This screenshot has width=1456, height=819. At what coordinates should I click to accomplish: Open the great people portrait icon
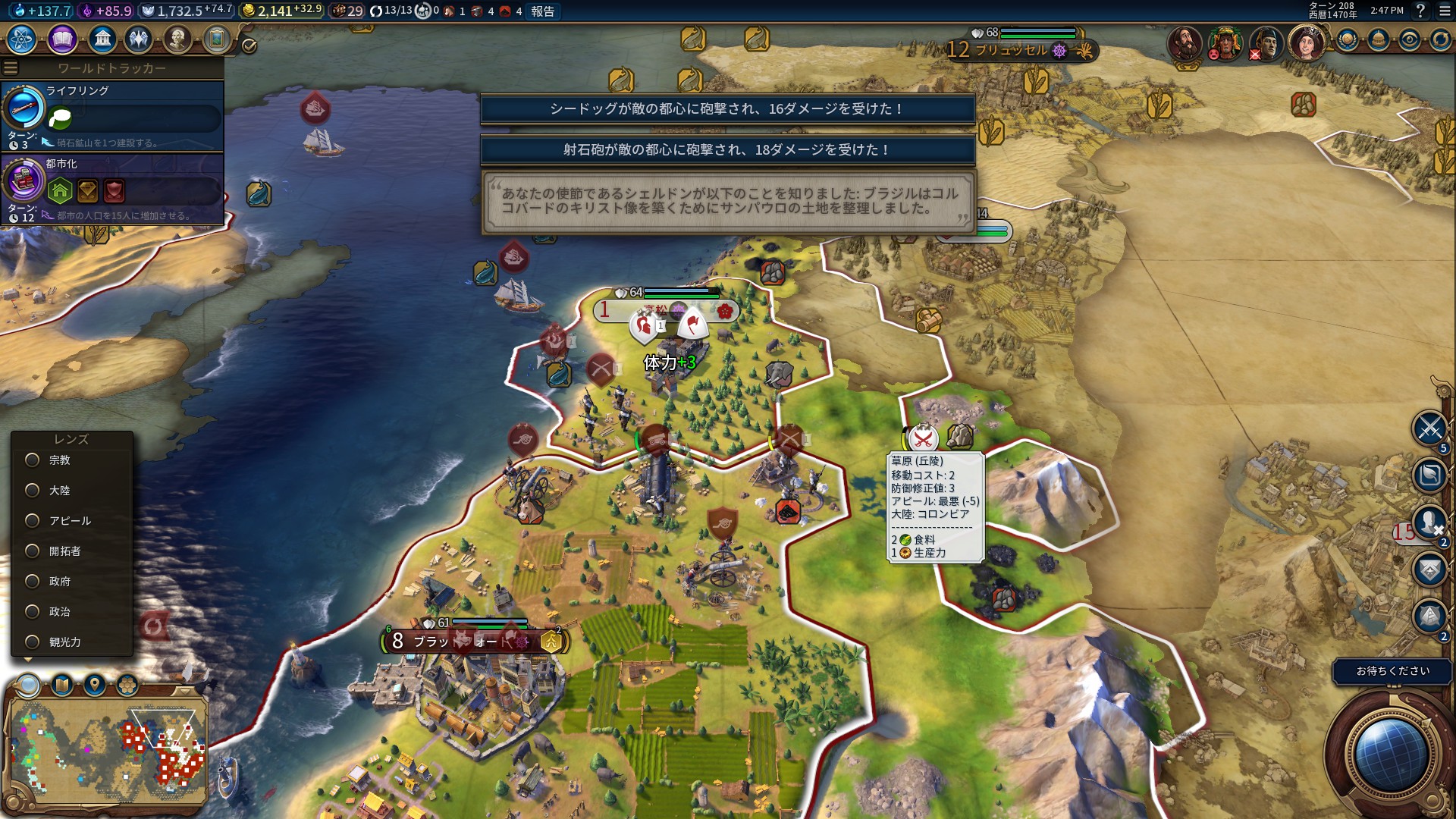click(177, 39)
